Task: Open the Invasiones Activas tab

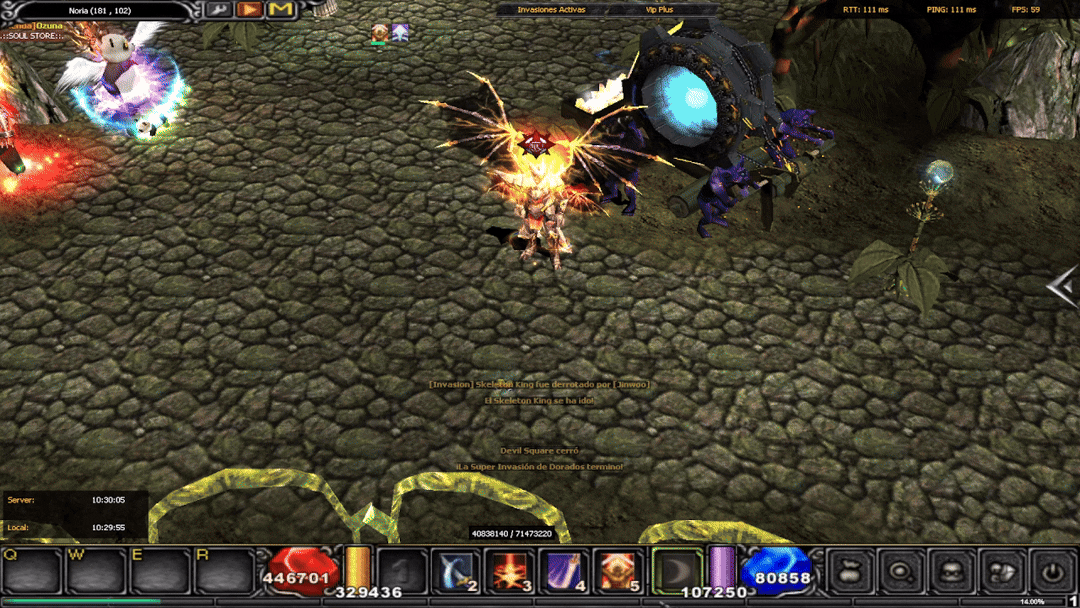Action: tap(552, 9)
